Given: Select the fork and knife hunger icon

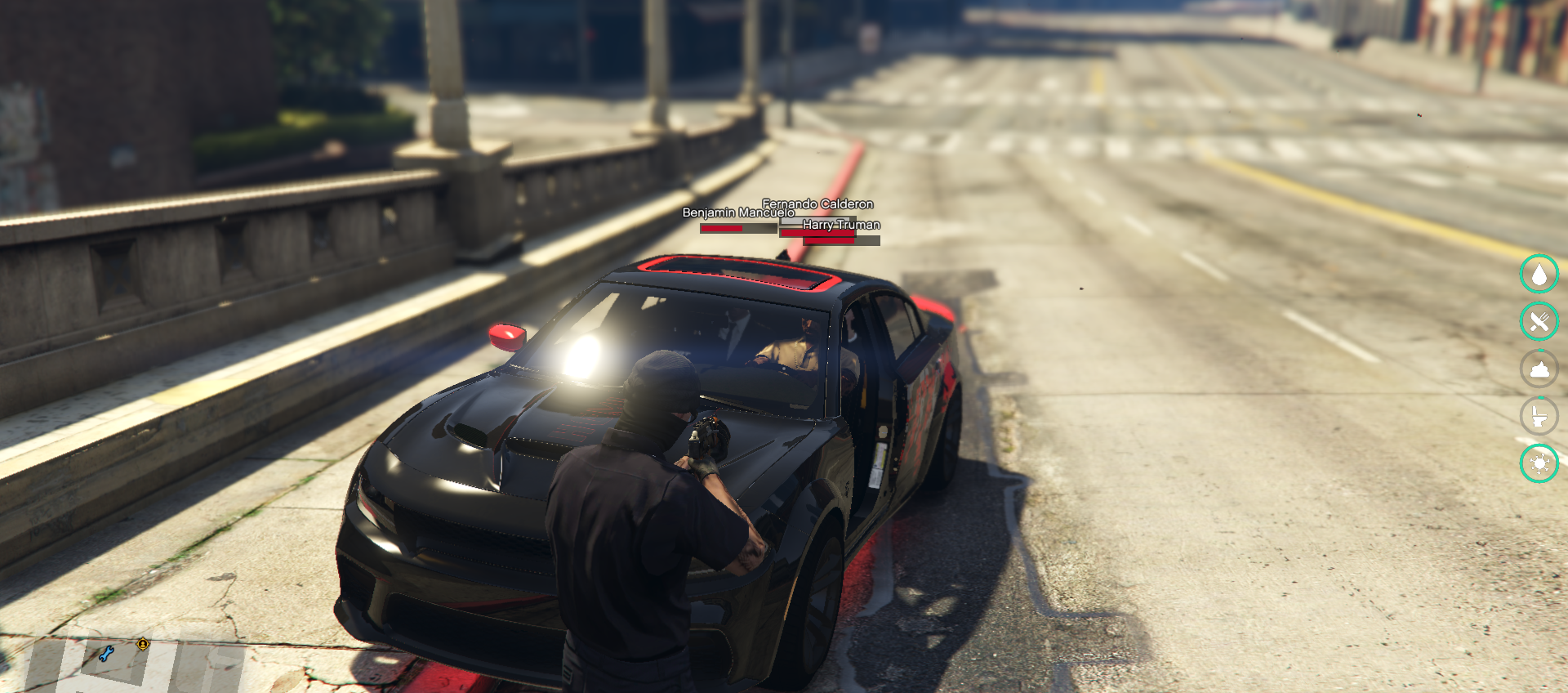Looking at the screenshot, I should pos(1539,321).
